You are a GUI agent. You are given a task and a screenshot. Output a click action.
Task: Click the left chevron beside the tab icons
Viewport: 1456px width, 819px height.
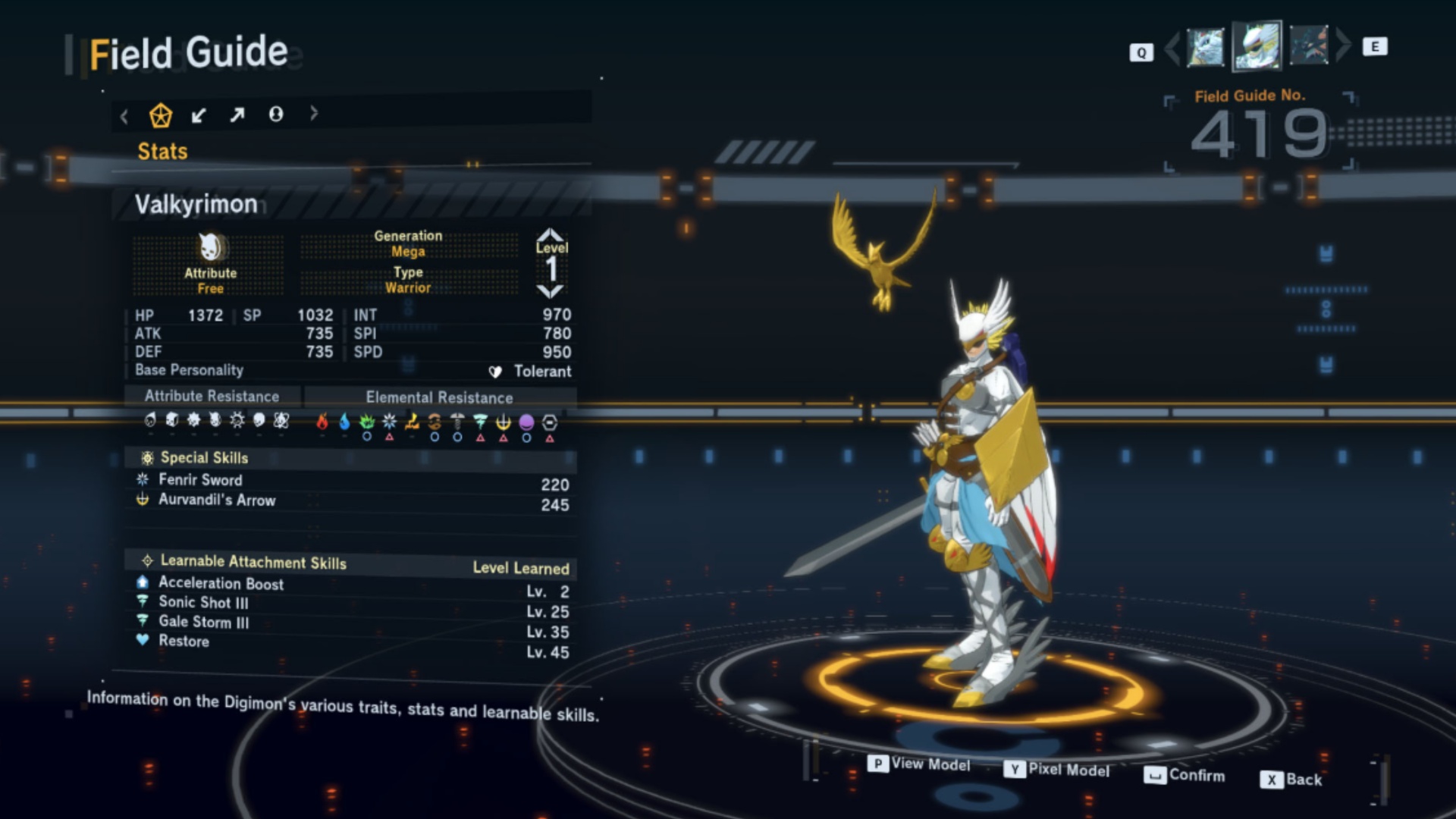point(124,116)
